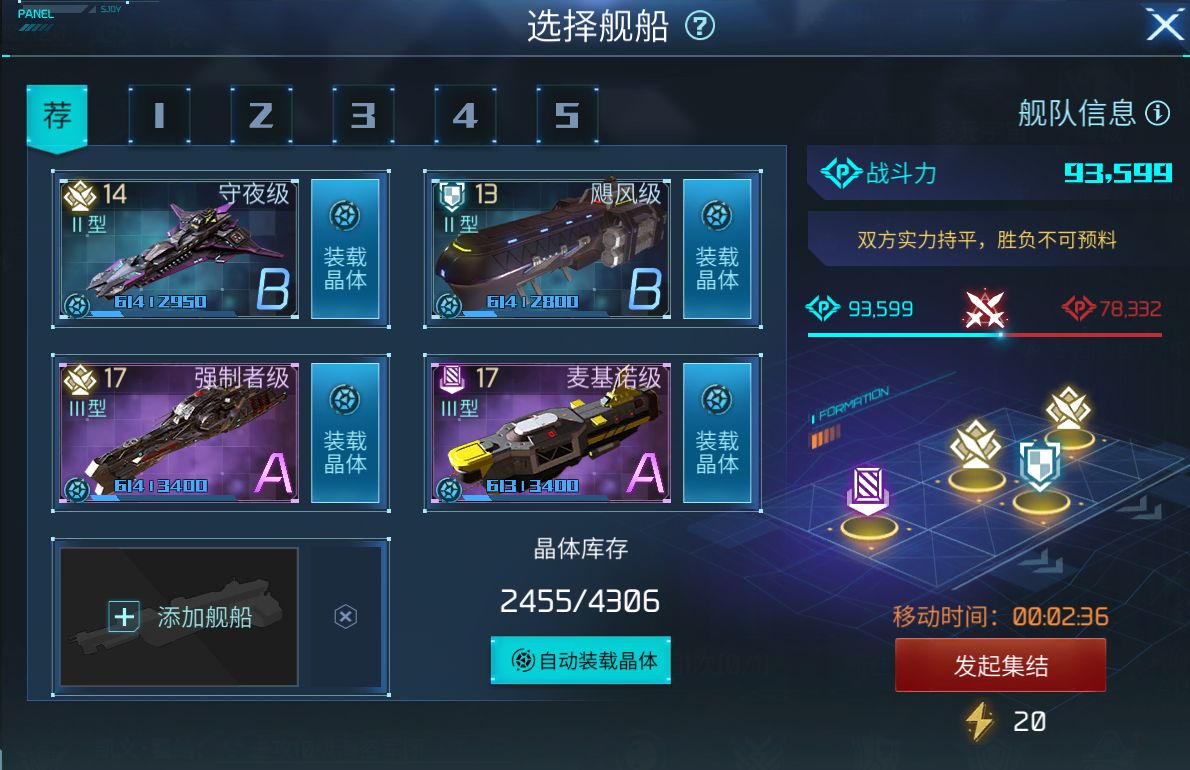Load crystals on the 飓风级 ship
Viewport: 1190px width, 770px height.
(x=717, y=249)
